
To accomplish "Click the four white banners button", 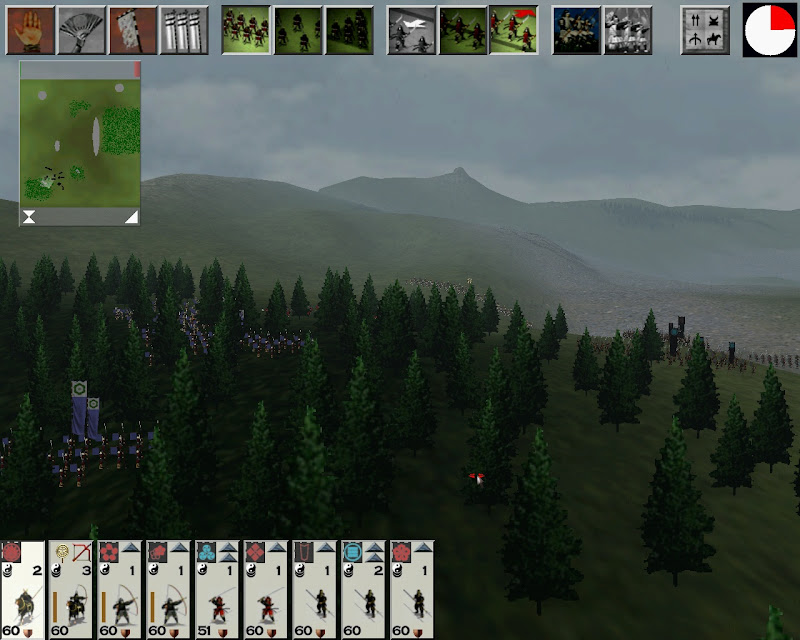I will pos(184,30).
